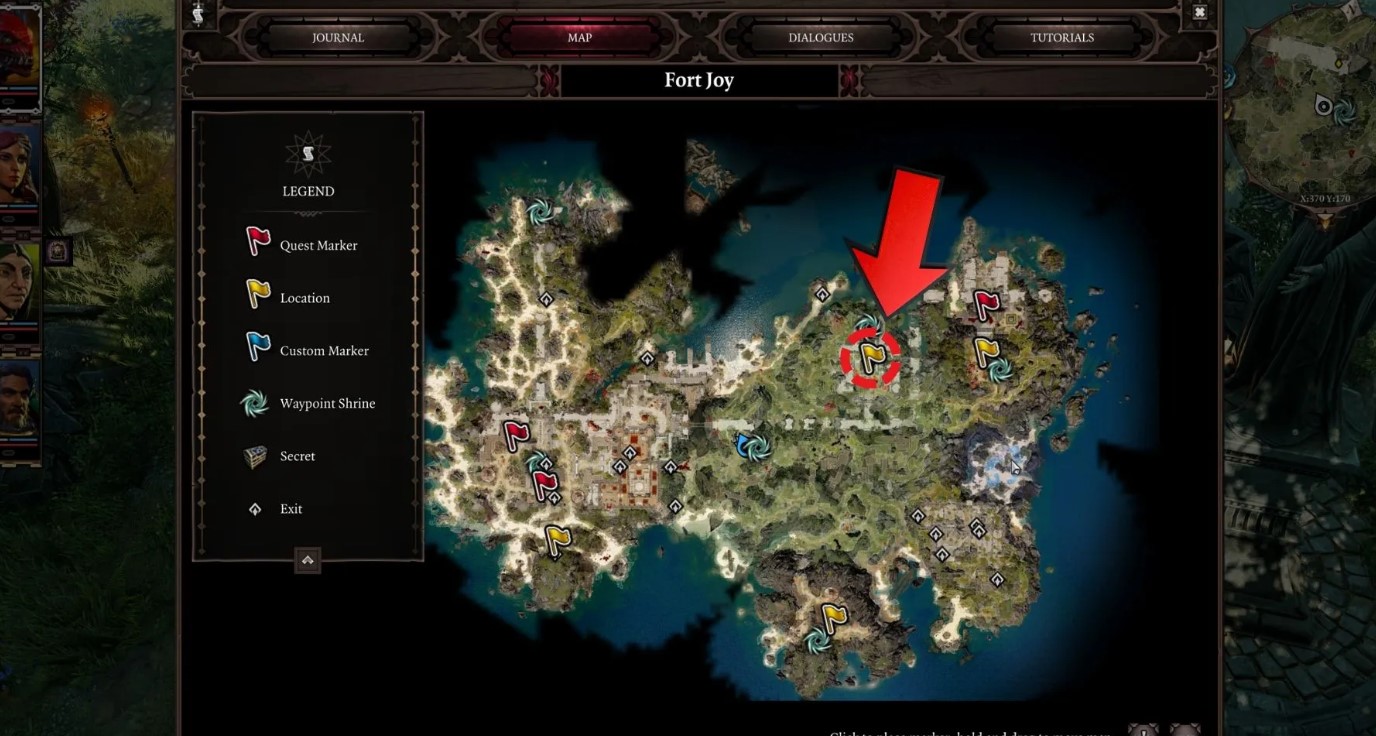The width and height of the screenshot is (1376, 736).
Task: Select the Quest Marker legend entry
Action: point(318,245)
